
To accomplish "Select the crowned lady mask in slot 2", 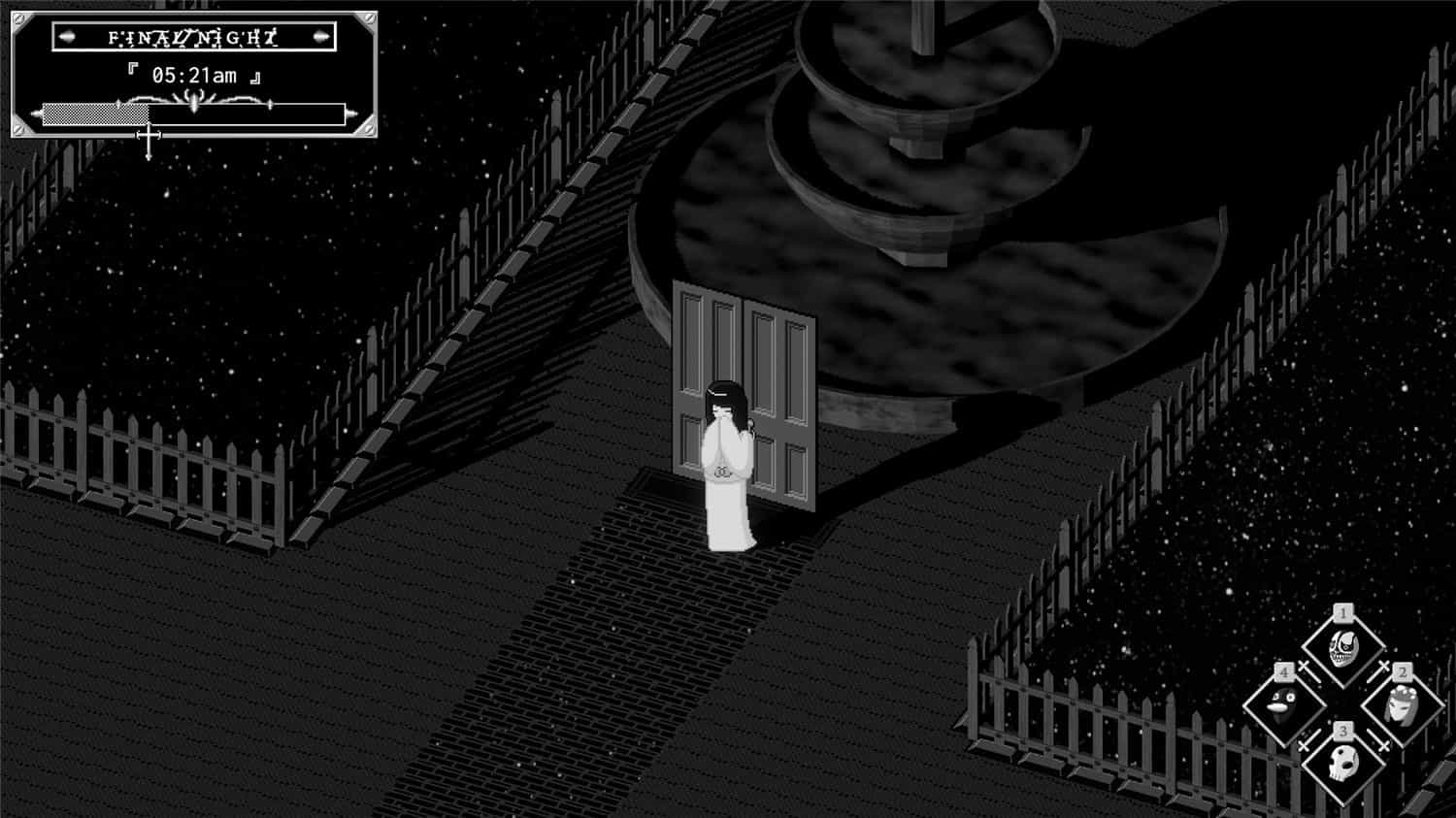I will [1403, 705].
